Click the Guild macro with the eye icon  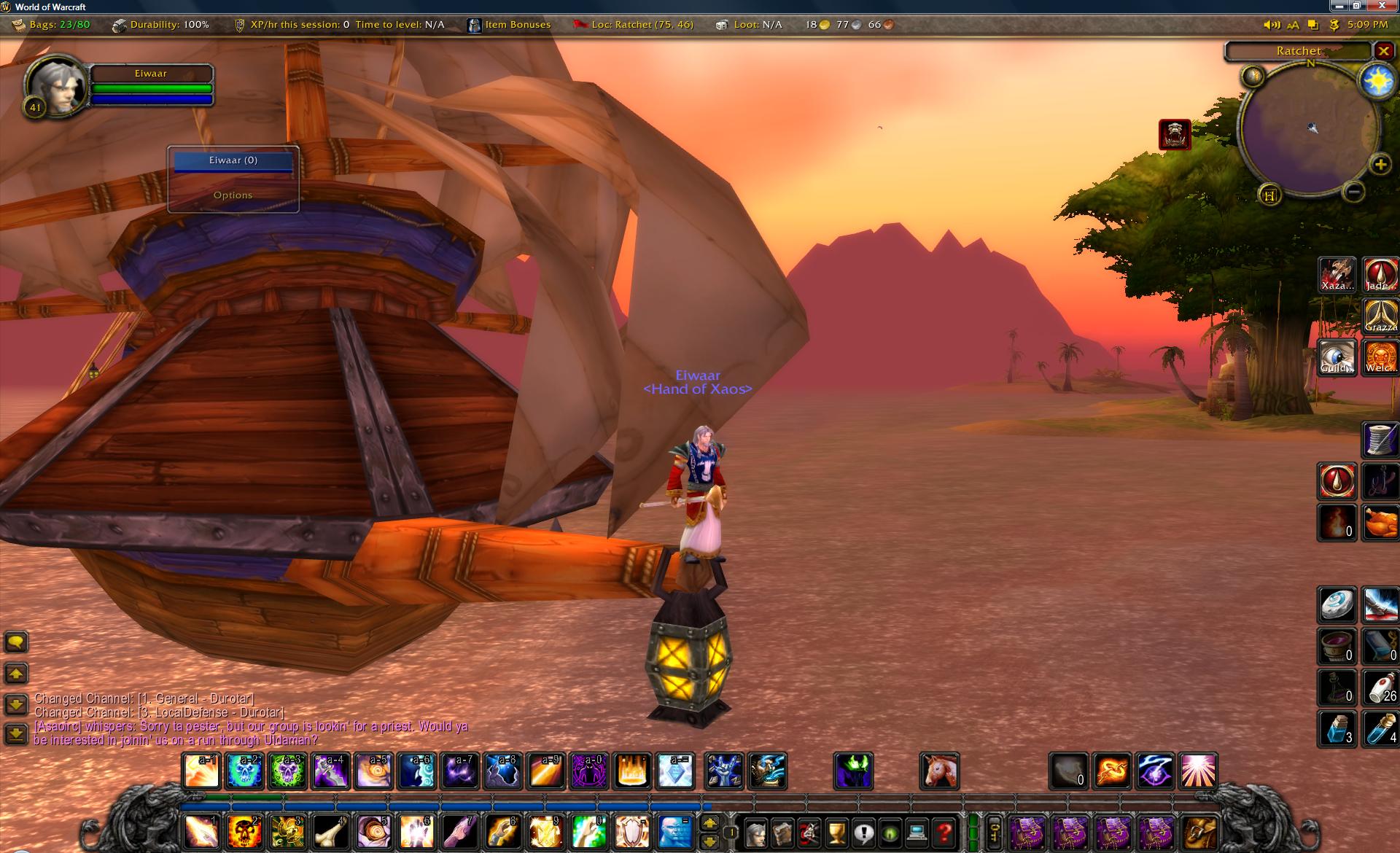[1337, 358]
